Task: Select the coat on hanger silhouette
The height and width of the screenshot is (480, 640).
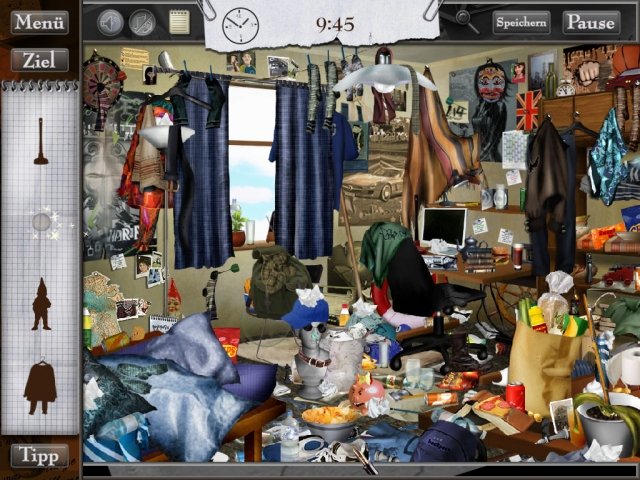Action: [41, 386]
